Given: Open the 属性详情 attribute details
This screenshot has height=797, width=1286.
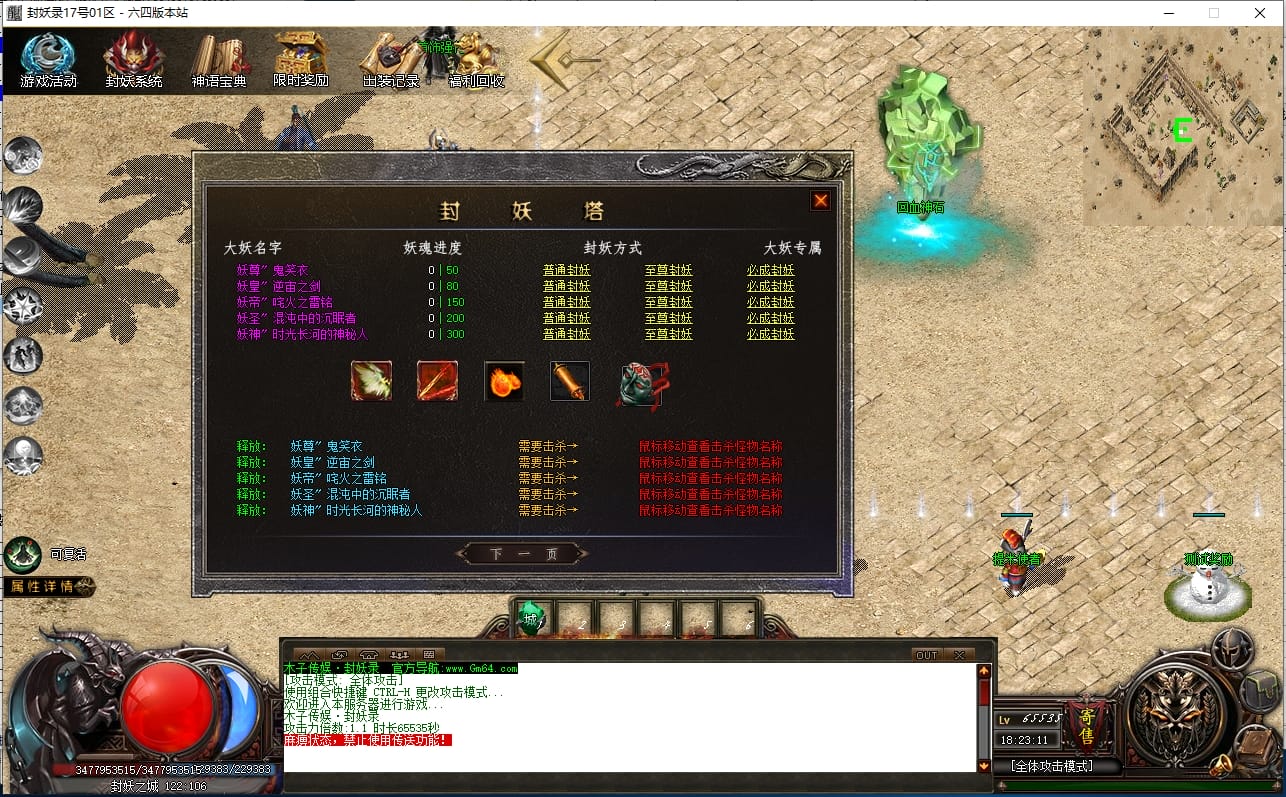Looking at the screenshot, I should pos(50,587).
